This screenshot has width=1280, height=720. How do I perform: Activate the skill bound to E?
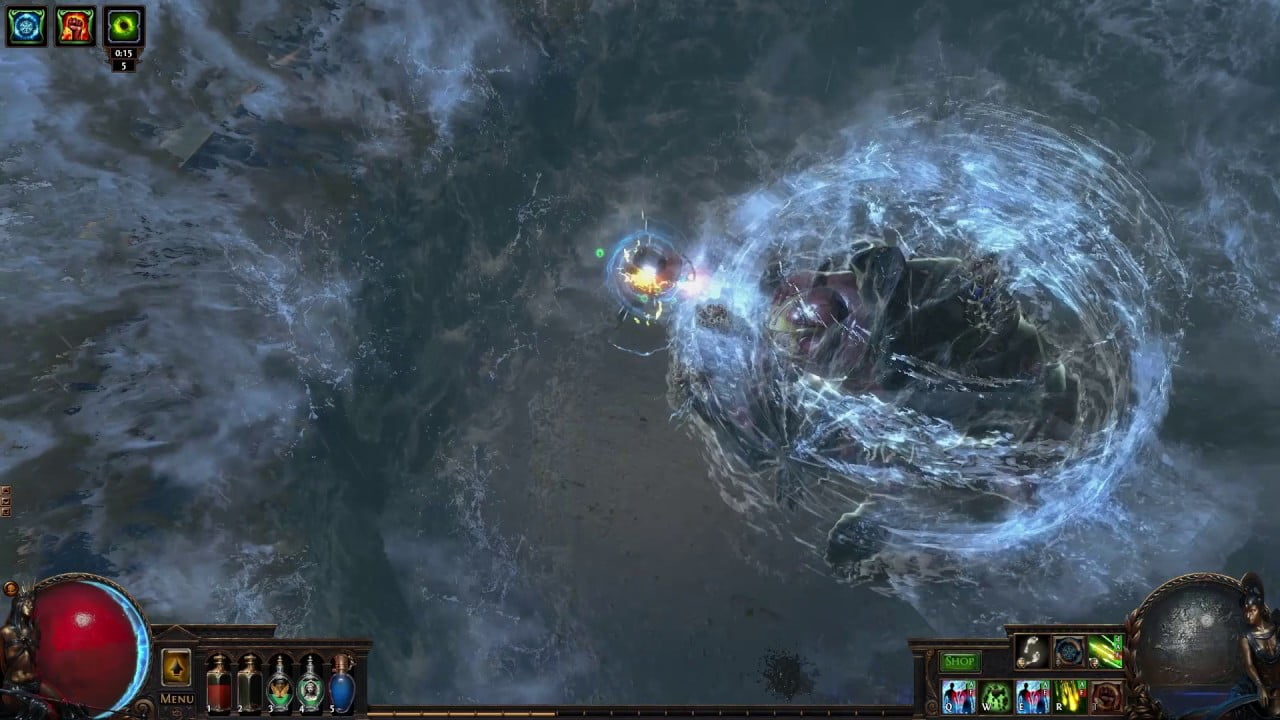(x=1032, y=696)
